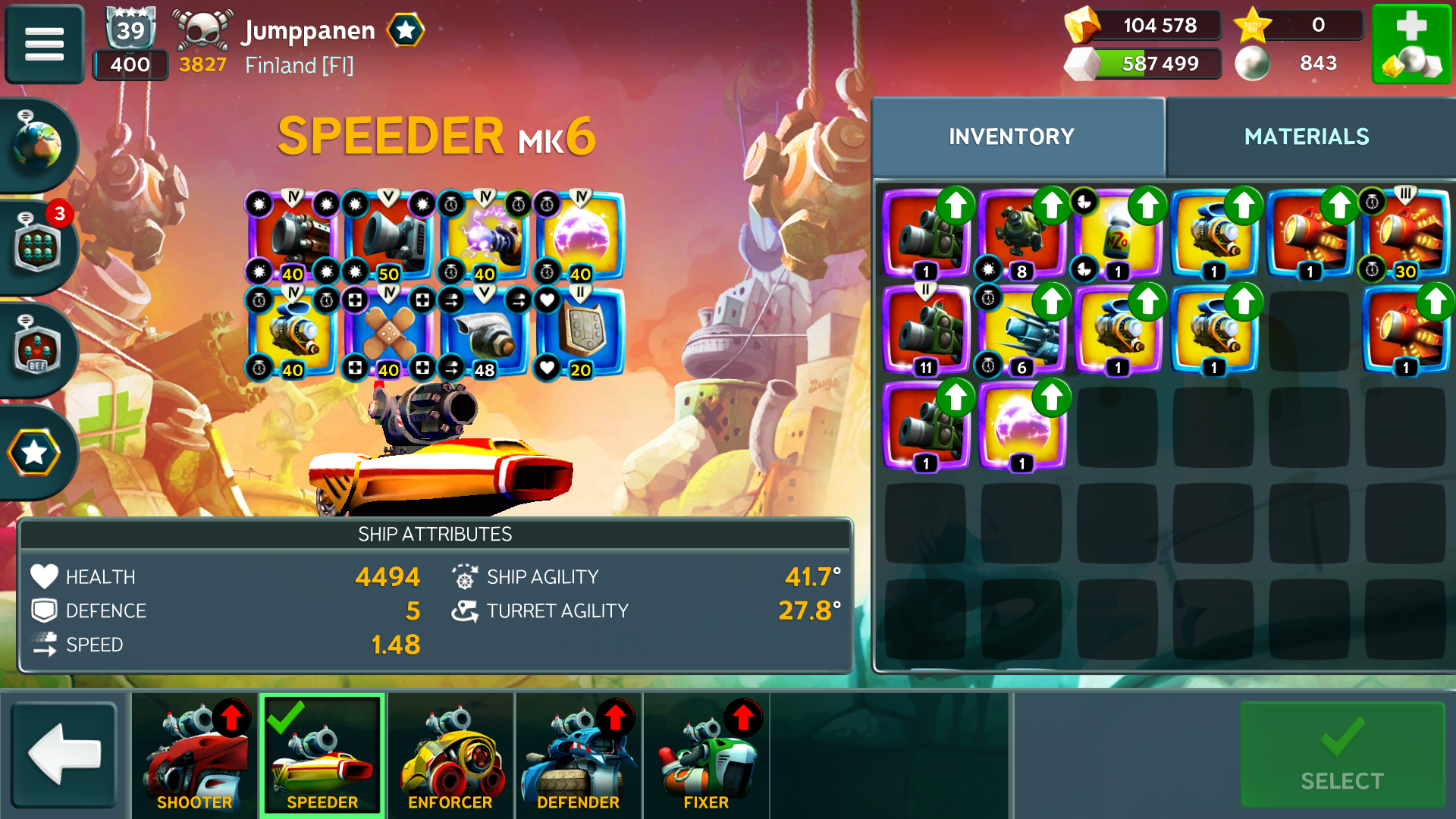The image size is (1456, 819).
Task: Open the hamburger main menu
Action: point(44,43)
